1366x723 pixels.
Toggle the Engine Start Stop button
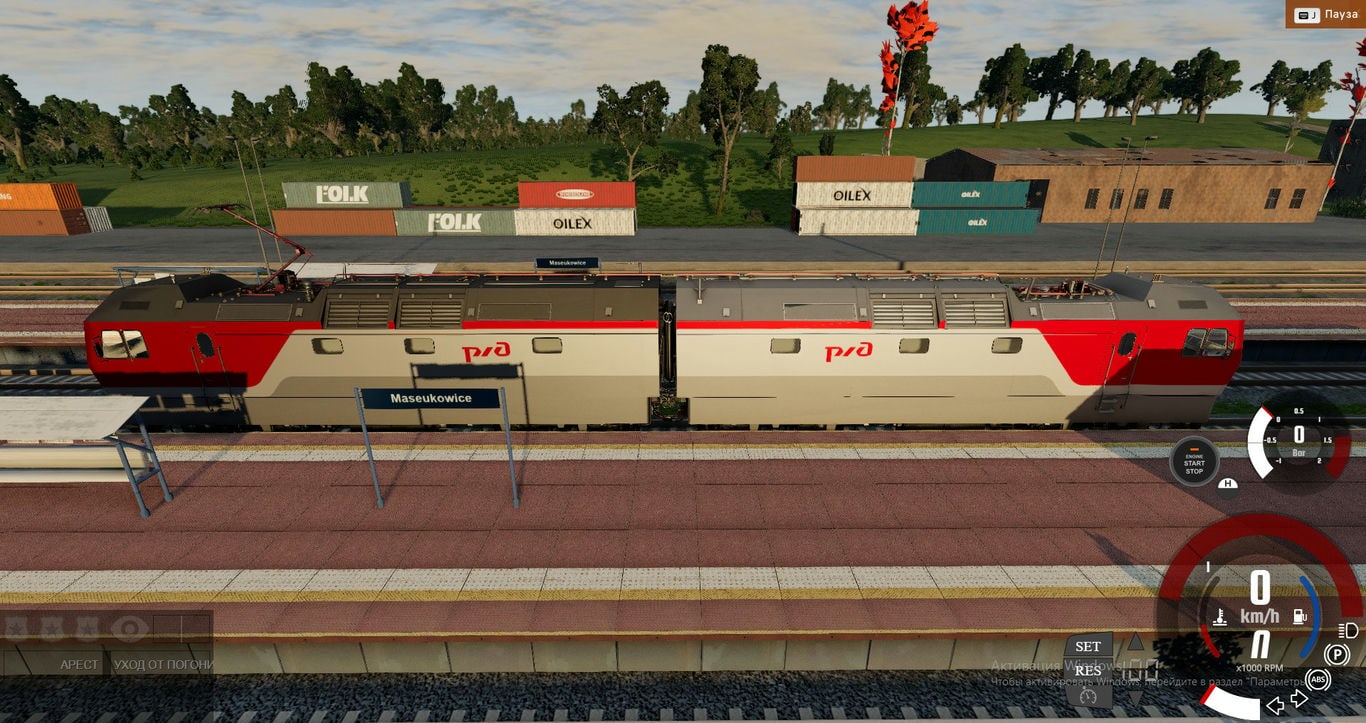tap(1194, 462)
